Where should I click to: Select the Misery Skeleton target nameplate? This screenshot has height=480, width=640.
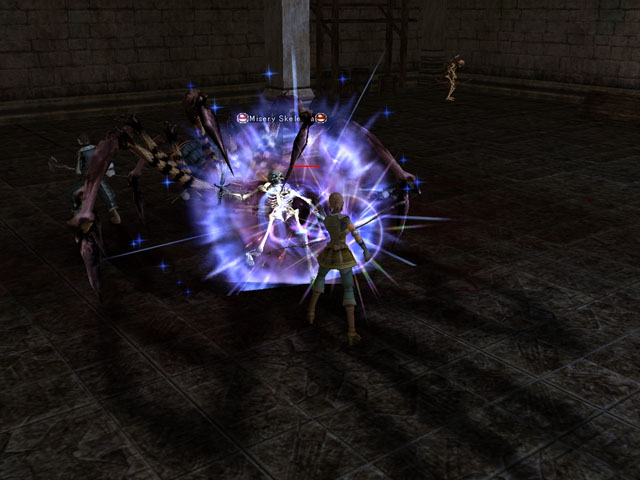[281, 118]
